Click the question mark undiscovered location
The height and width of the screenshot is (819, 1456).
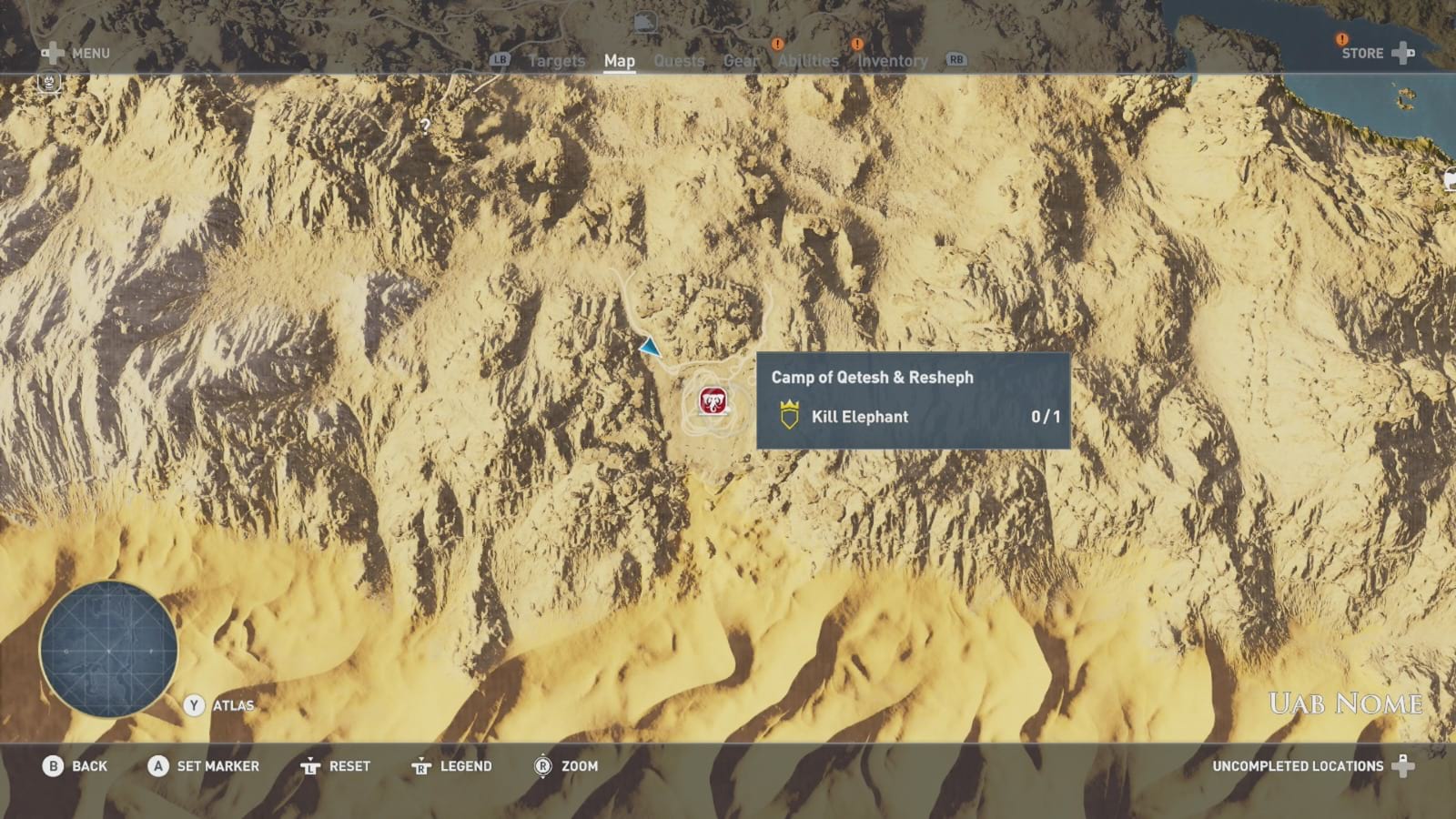coord(424,126)
